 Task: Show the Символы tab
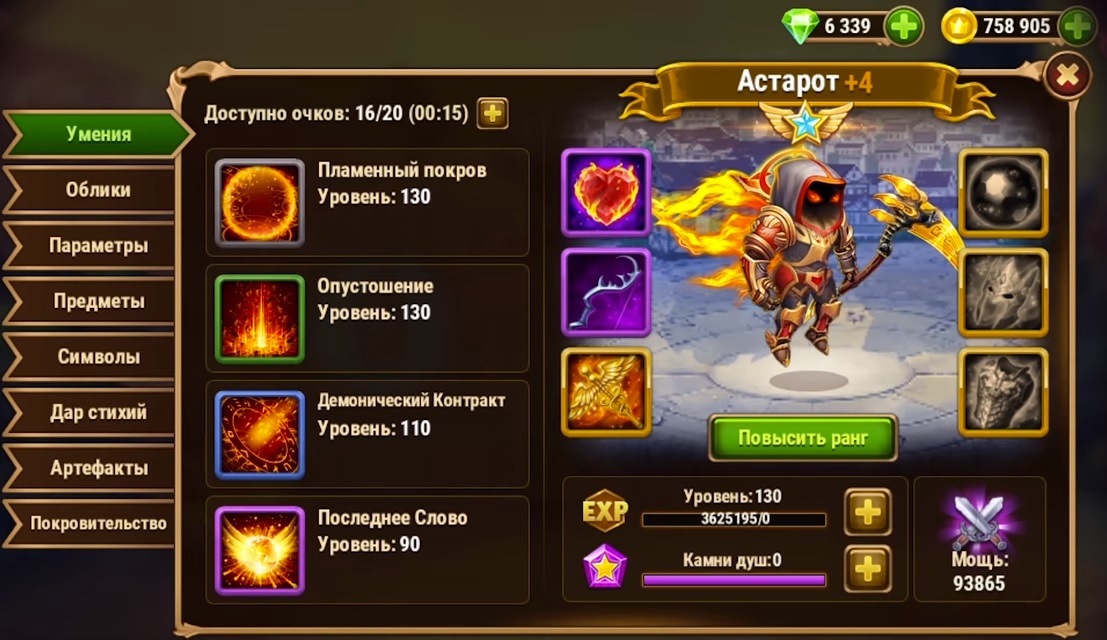[97, 357]
